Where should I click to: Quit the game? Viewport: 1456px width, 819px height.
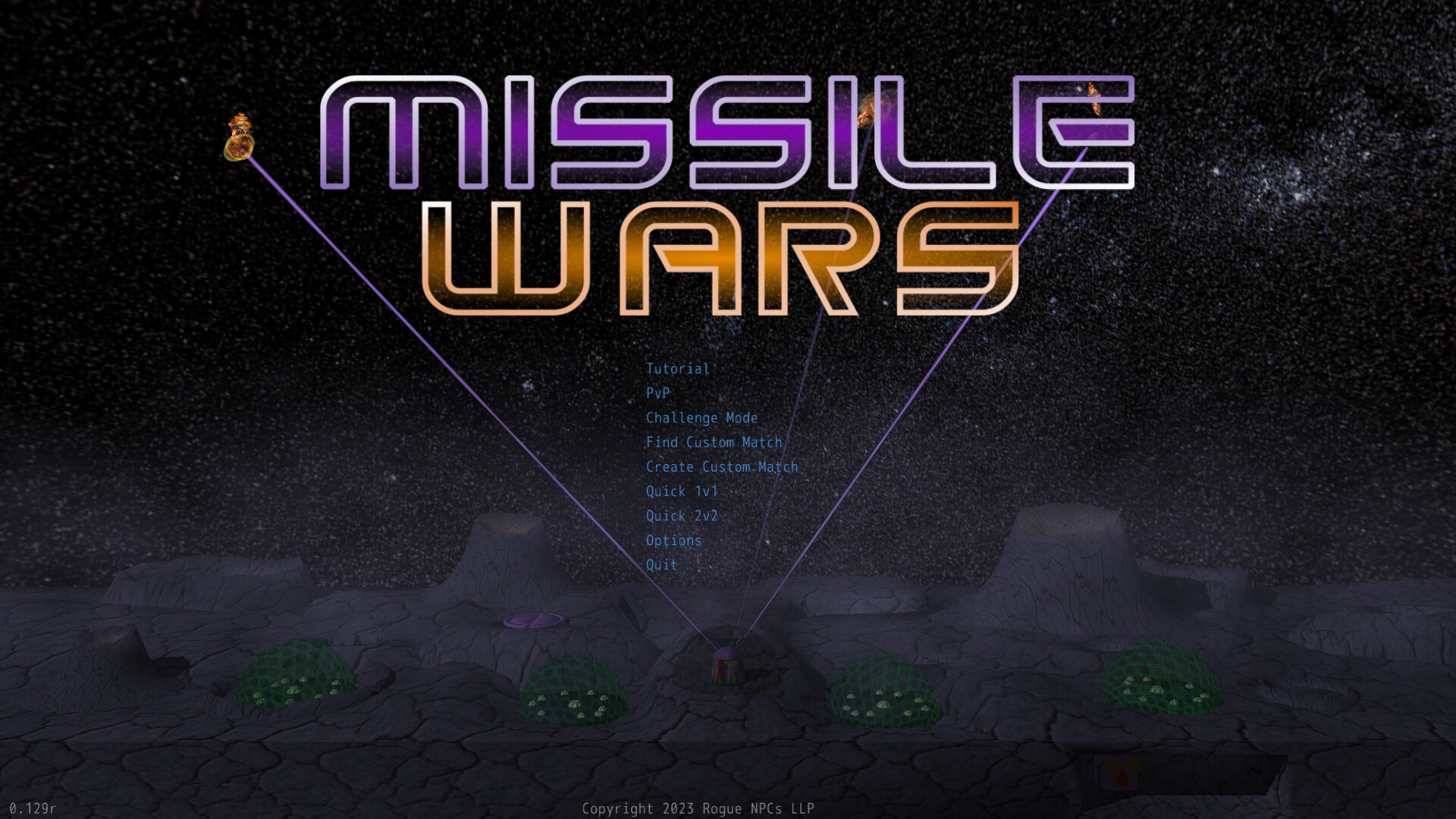[x=661, y=565]
